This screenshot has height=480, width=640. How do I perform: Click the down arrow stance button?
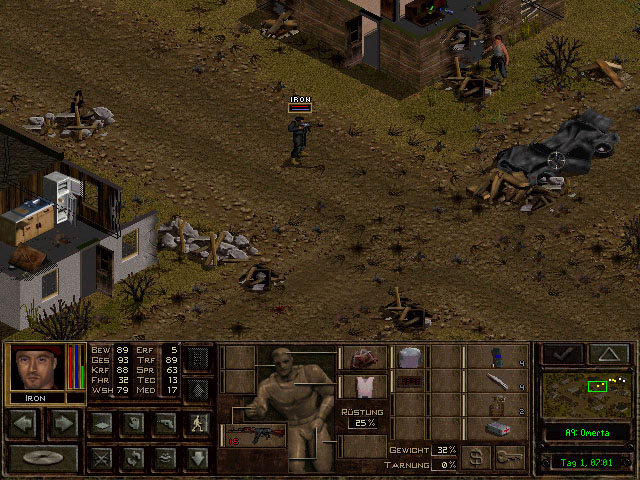[197, 458]
